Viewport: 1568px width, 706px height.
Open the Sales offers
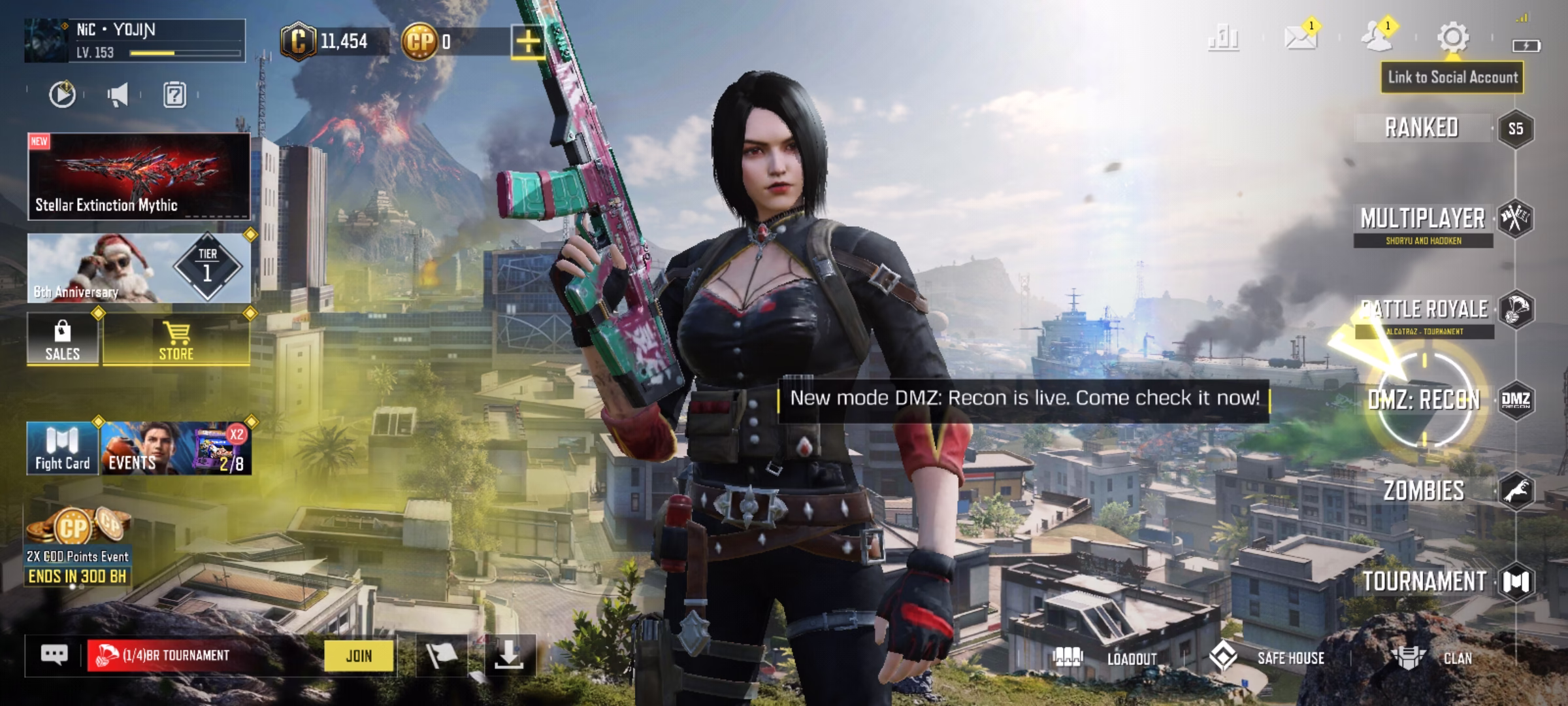tap(63, 340)
